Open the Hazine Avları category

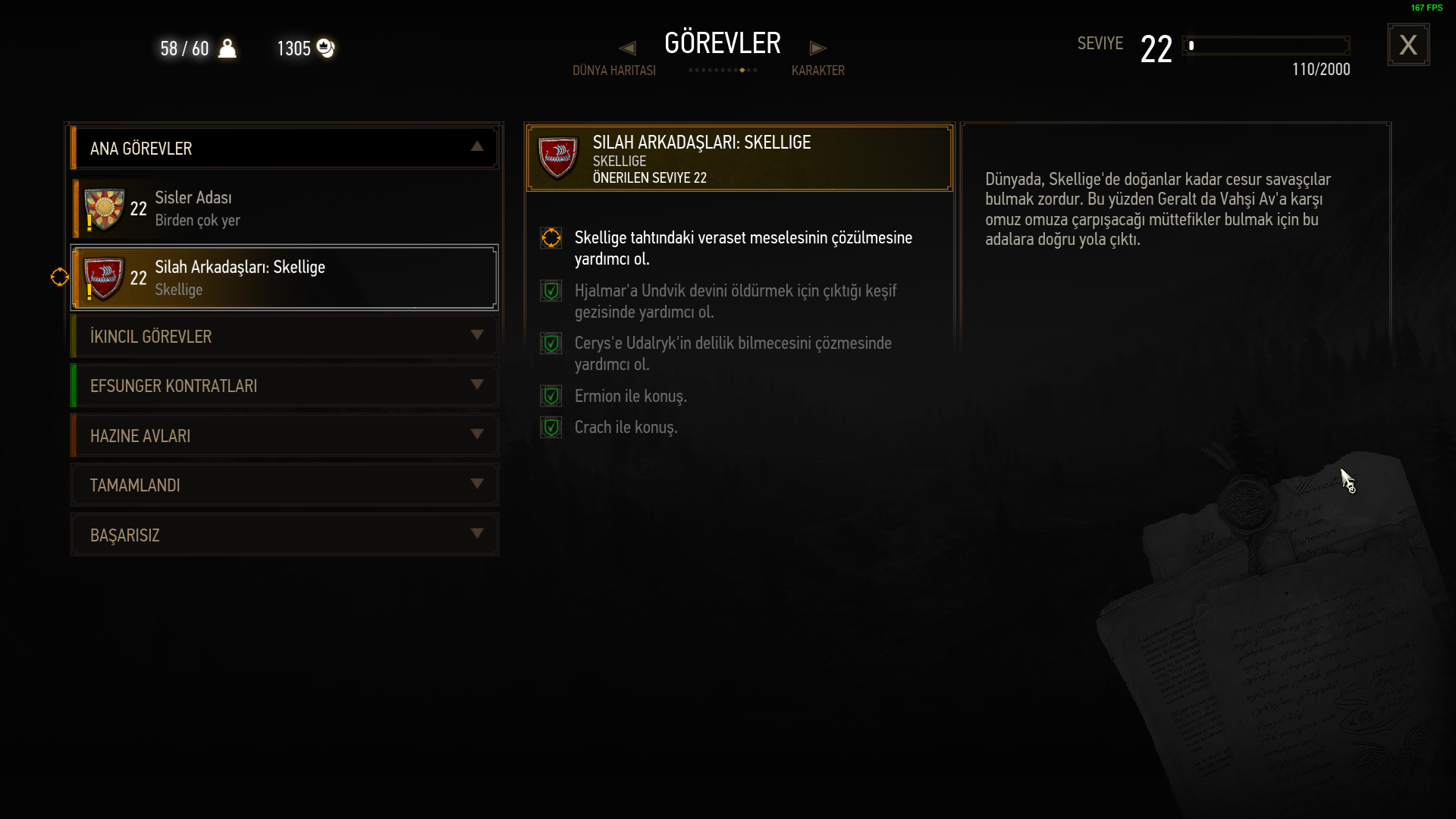pos(284,435)
